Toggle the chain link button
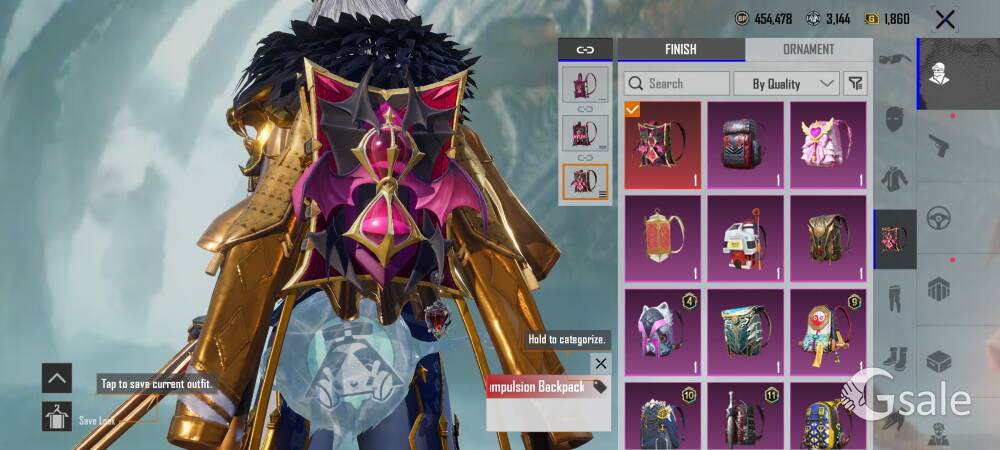 click(x=585, y=50)
